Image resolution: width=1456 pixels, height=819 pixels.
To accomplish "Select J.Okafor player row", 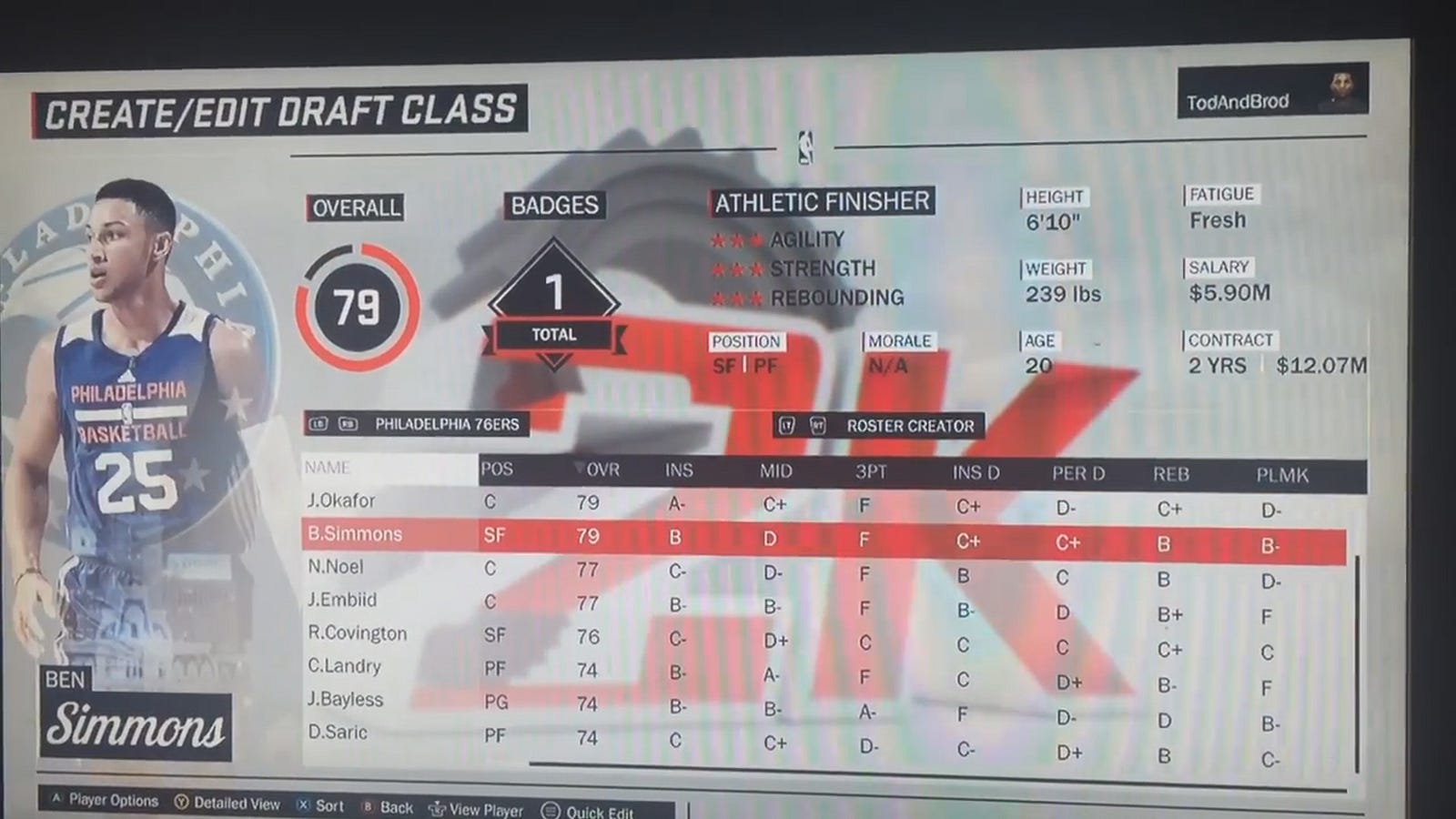I will (342, 500).
